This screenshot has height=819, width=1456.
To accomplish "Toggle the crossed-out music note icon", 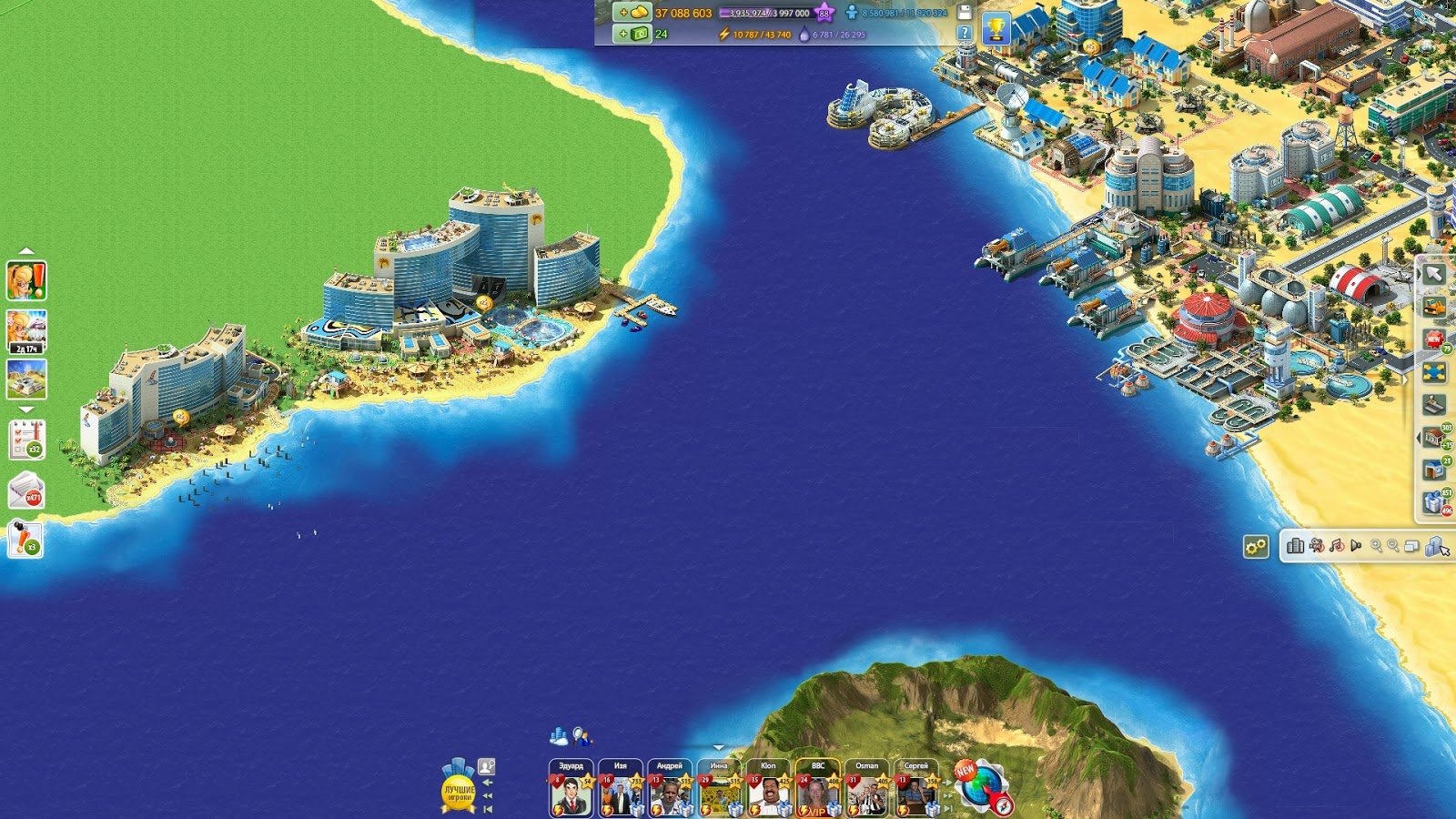I will click(1337, 546).
